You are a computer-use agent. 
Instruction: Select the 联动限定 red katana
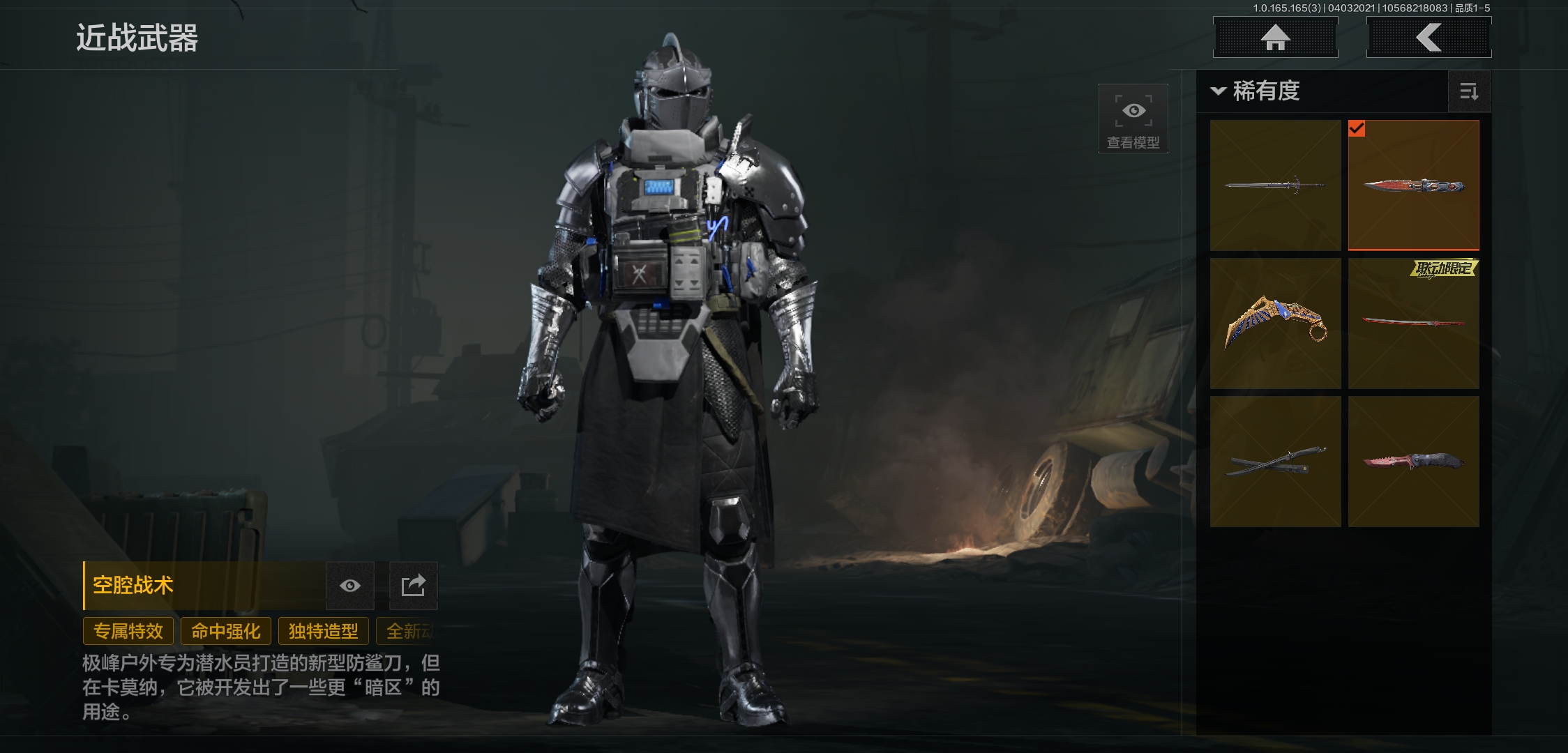(x=1413, y=324)
